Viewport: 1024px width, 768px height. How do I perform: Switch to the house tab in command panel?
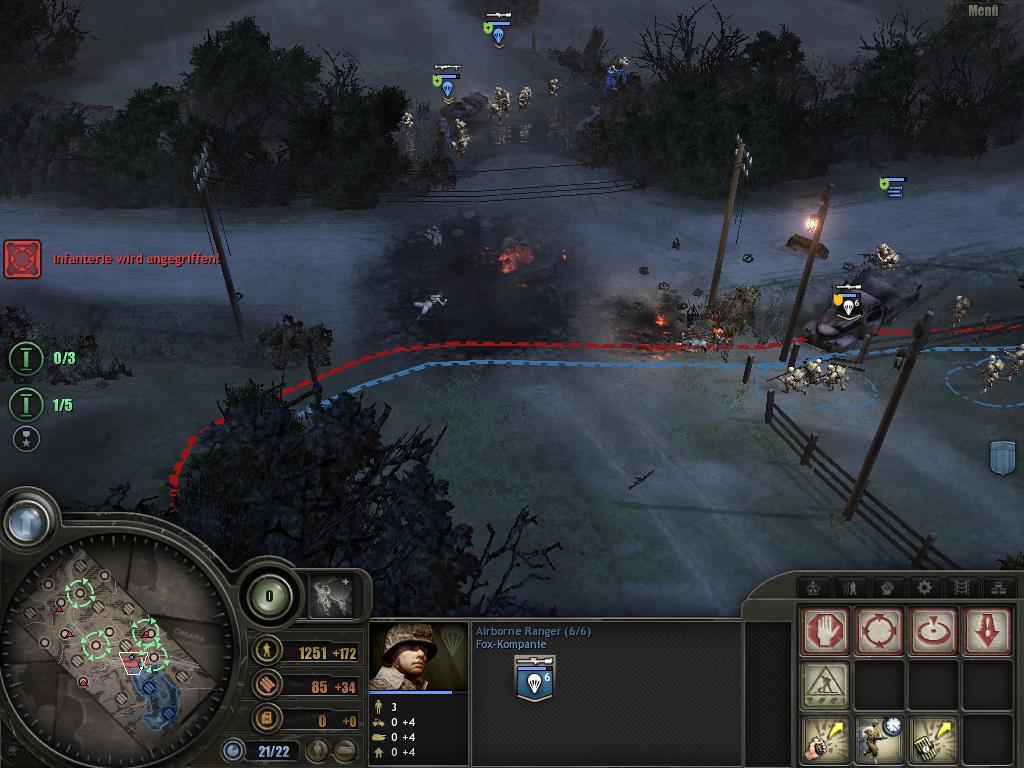[814, 588]
